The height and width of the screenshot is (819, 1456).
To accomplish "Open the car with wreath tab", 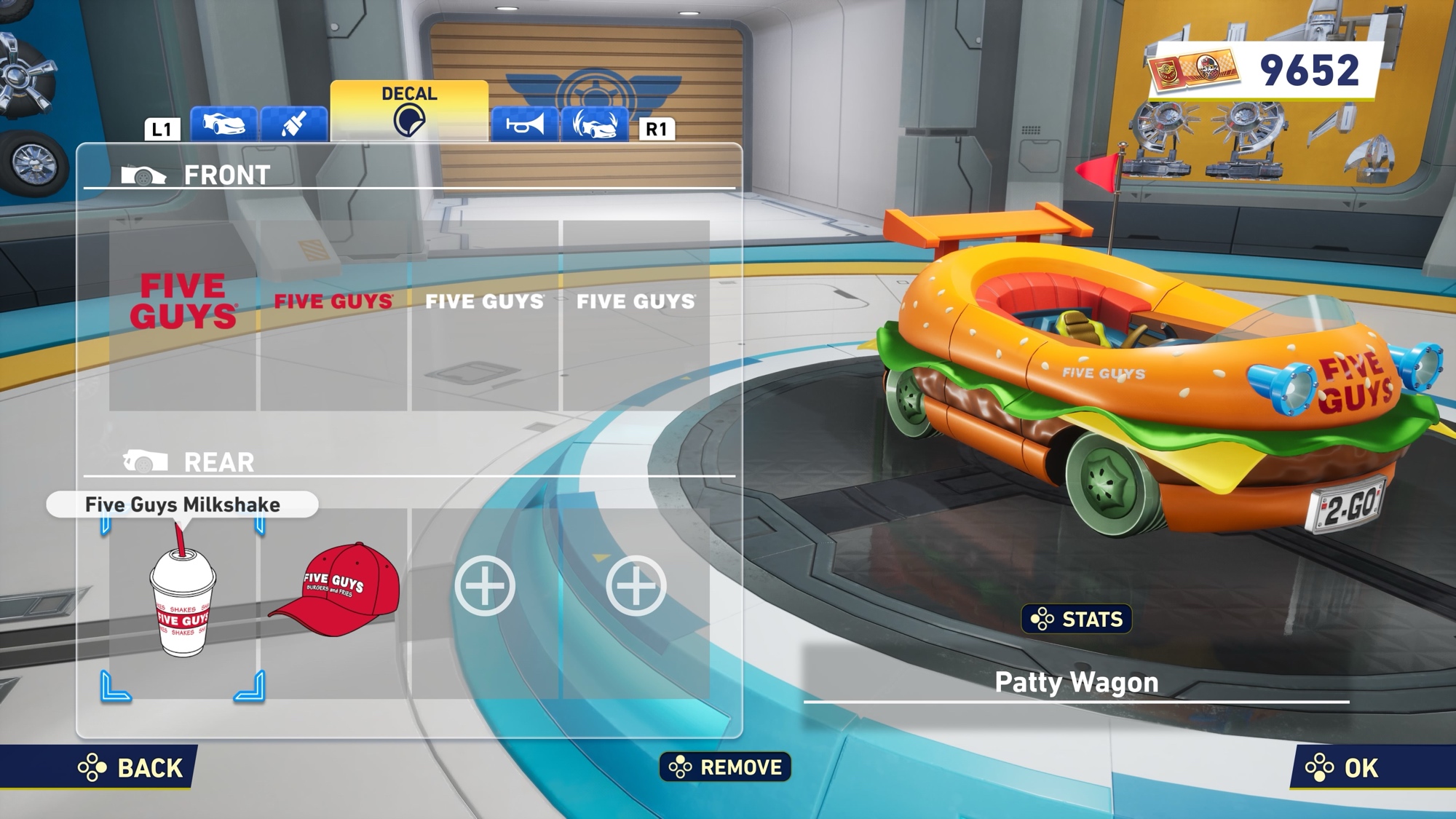I will pos(595,125).
